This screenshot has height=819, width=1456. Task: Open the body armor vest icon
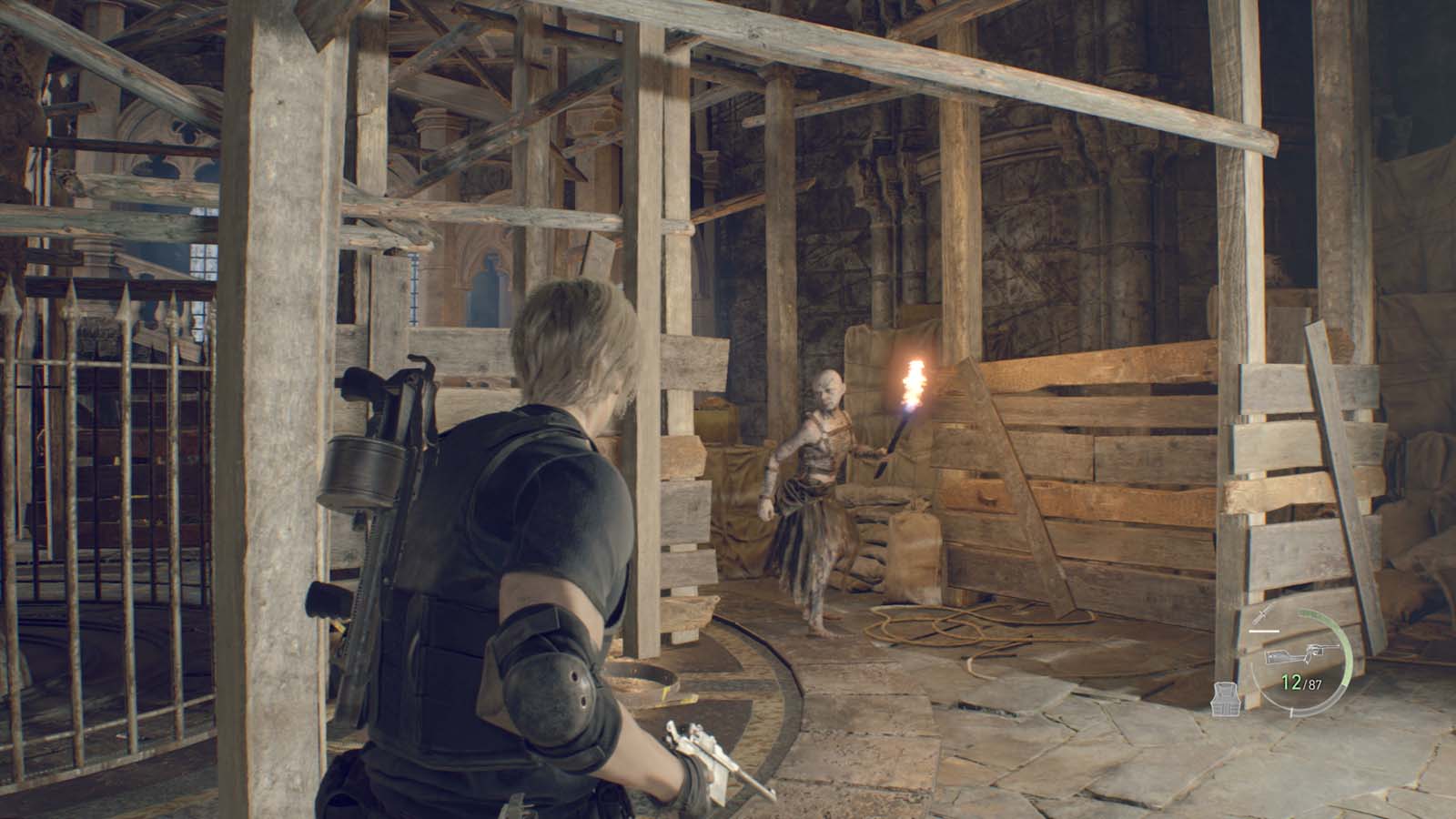[x=1225, y=699]
